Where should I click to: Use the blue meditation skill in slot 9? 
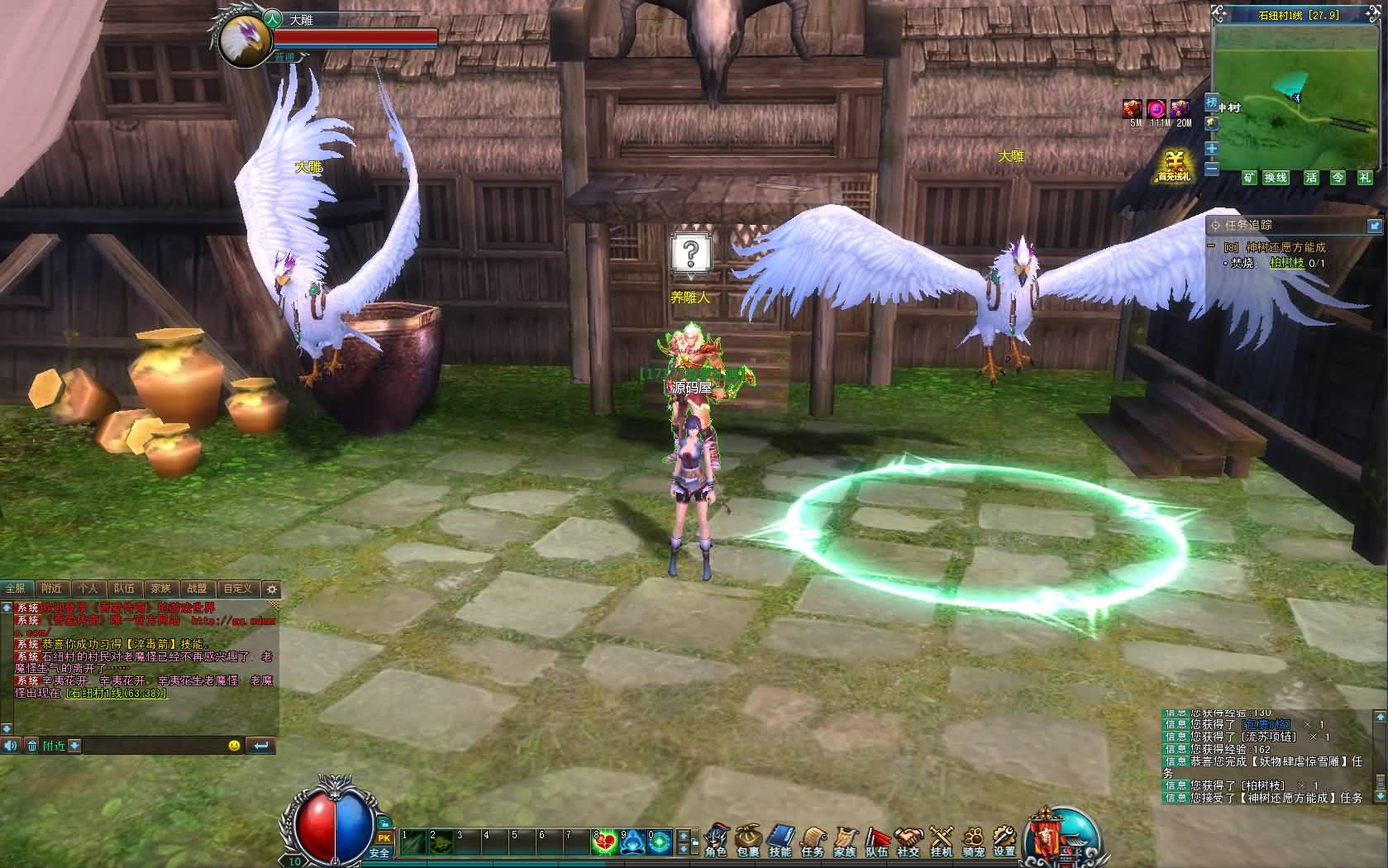point(632,842)
